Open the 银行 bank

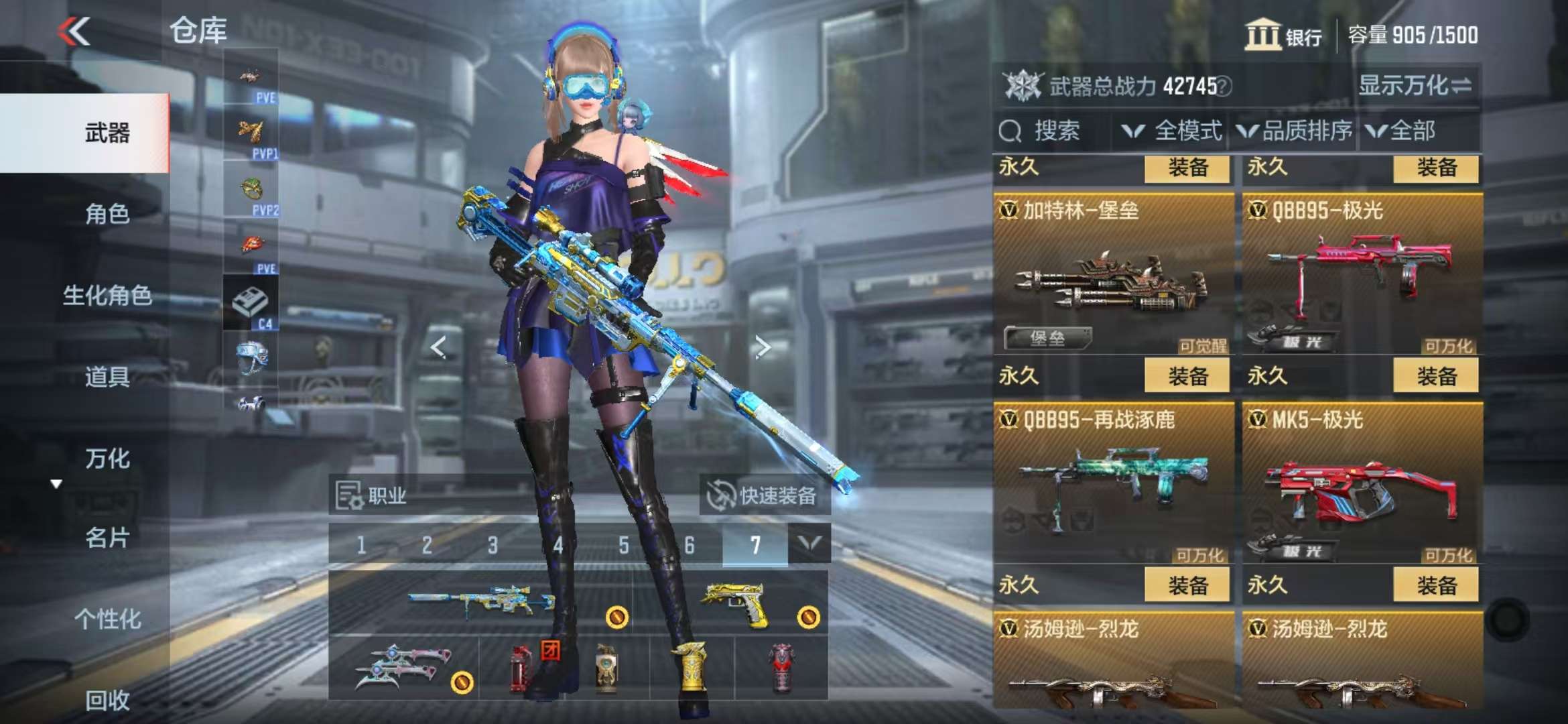pos(1283,35)
